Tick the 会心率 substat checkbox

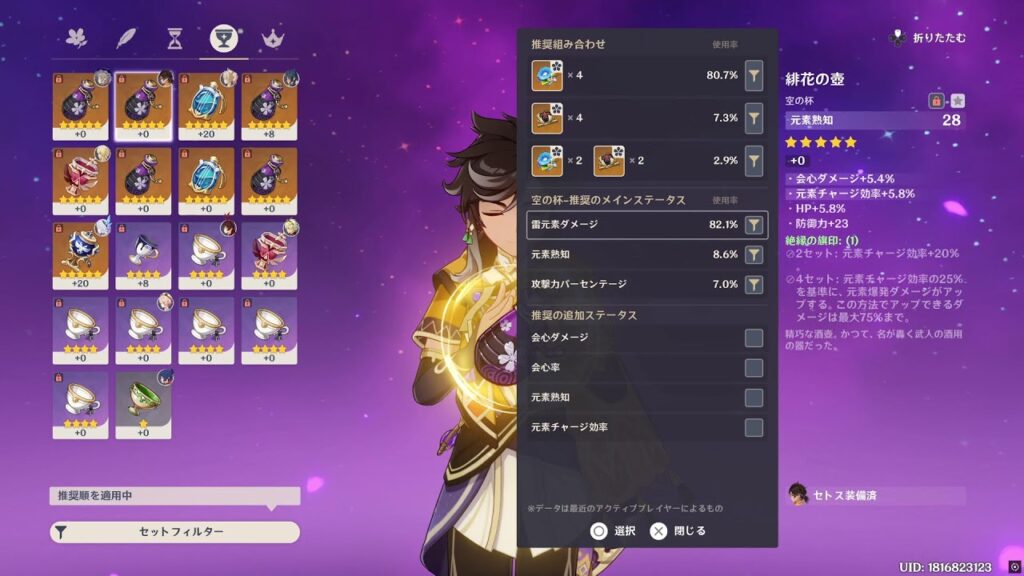tap(754, 368)
